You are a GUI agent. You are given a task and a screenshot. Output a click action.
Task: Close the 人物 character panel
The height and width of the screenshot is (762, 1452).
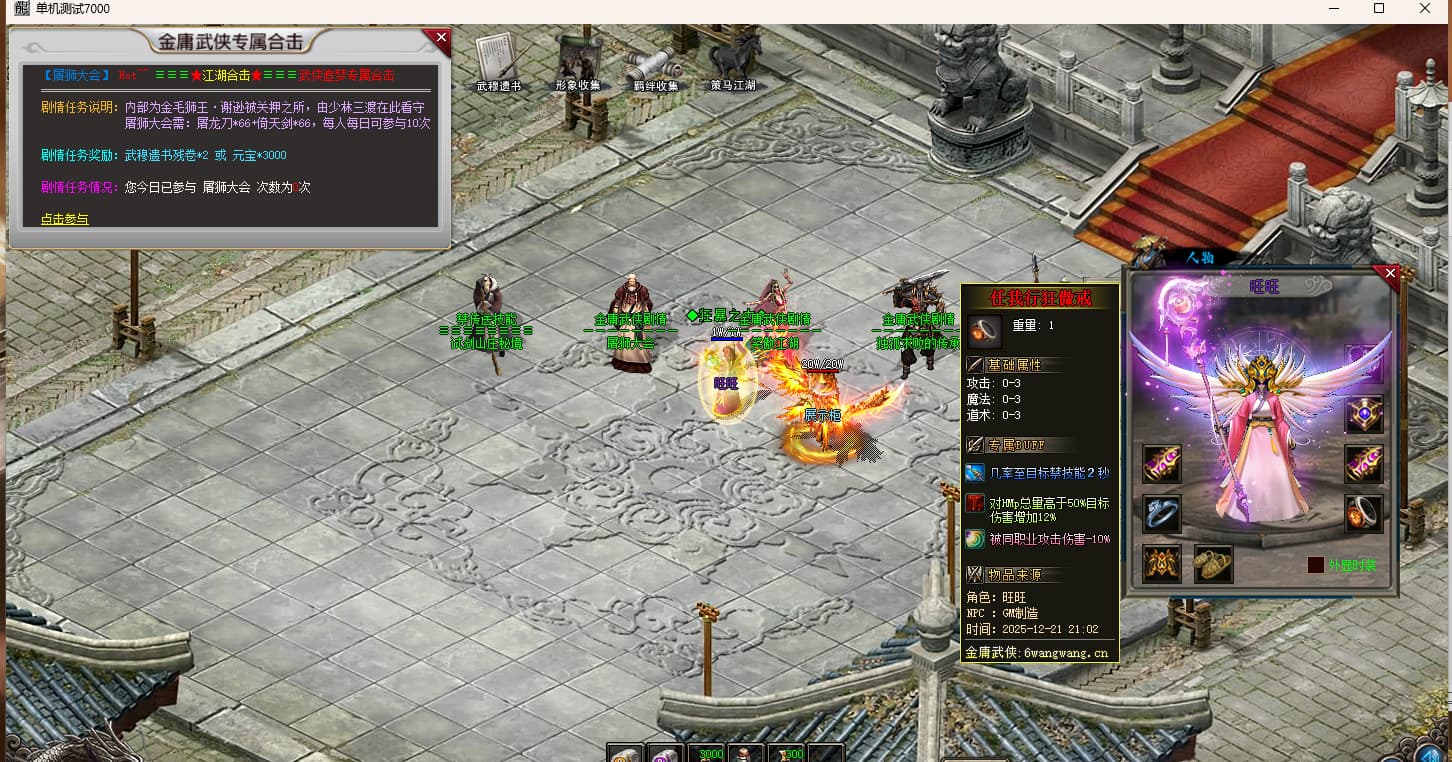(x=1388, y=273)
